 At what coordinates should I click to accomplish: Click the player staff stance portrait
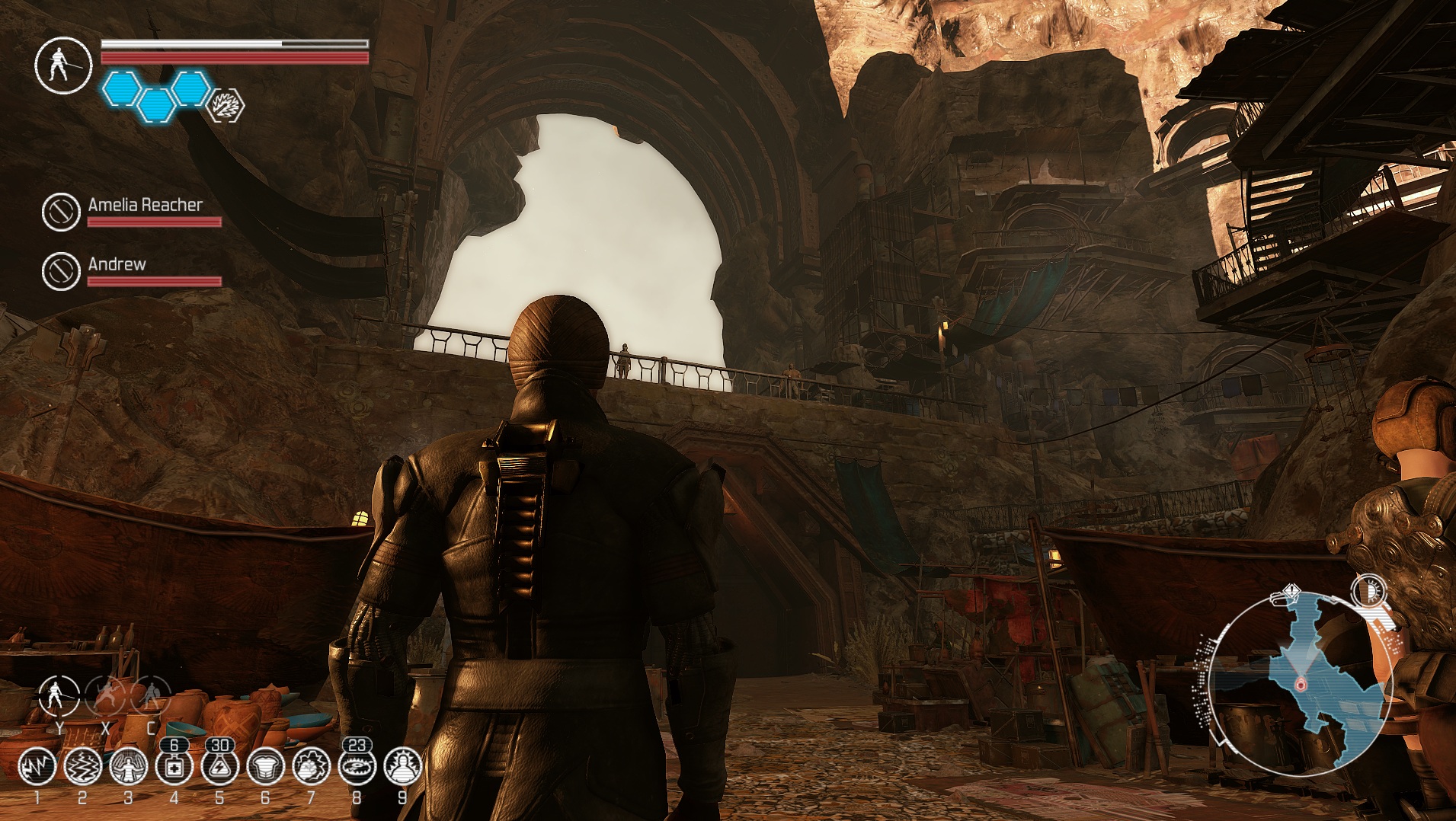[63, 65]
